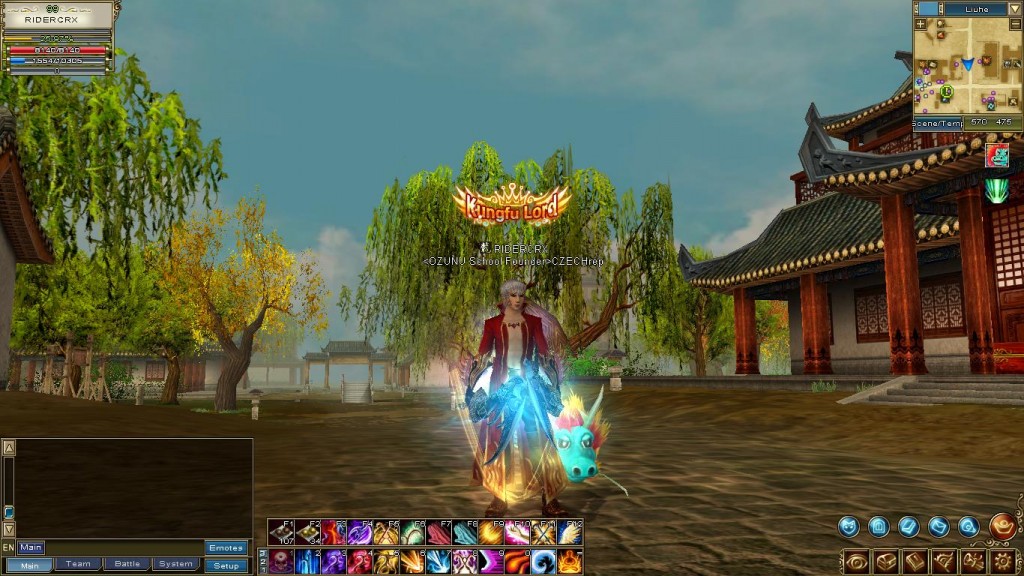Click the green dragon pet portrait icon

tap(997, 155)
